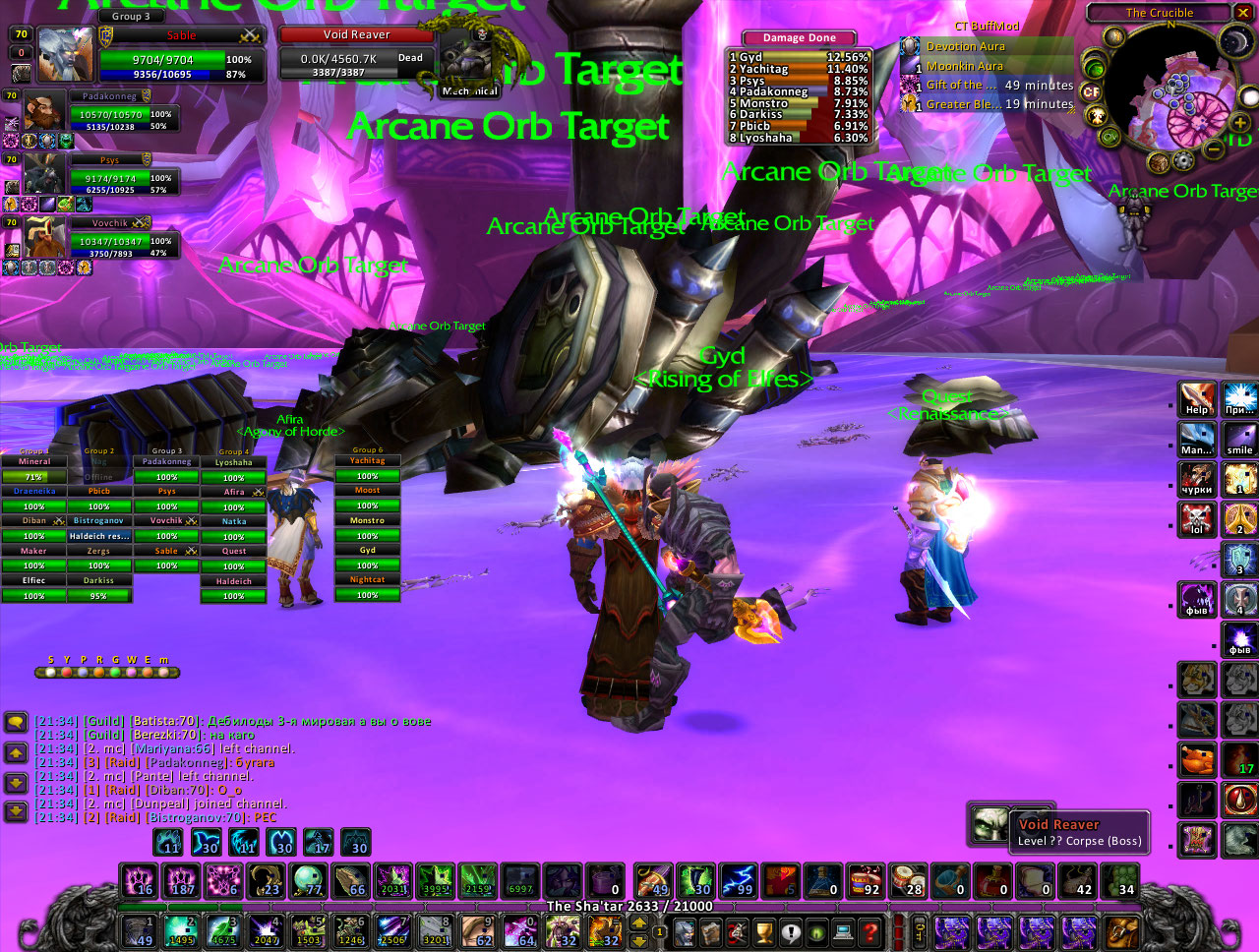Viewport: 1259px width, 952px height.
Task: Close the minimap with the X button
Action: 1243,13
